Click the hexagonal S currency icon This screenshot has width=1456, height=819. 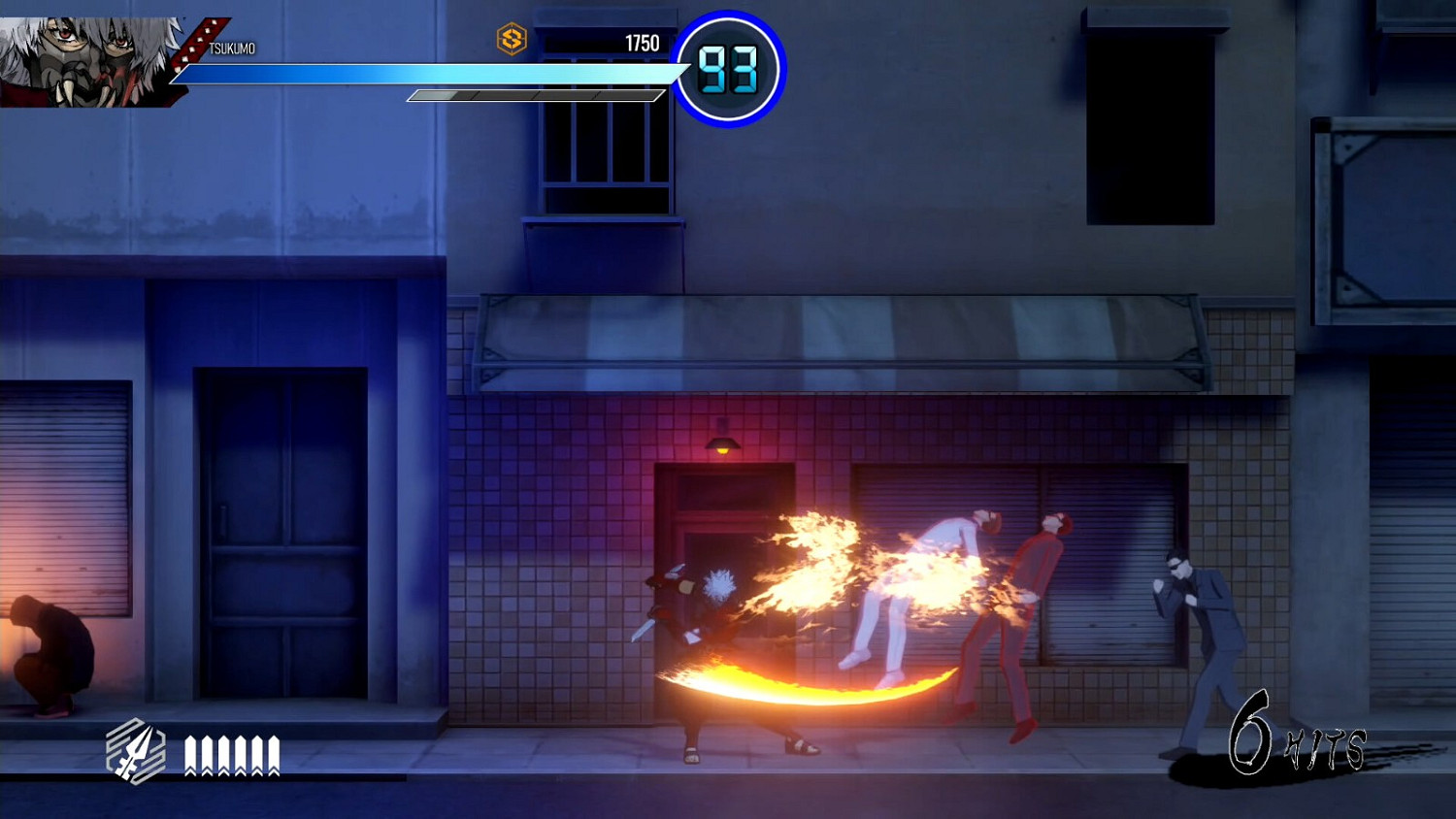click(x=513, y=41)
